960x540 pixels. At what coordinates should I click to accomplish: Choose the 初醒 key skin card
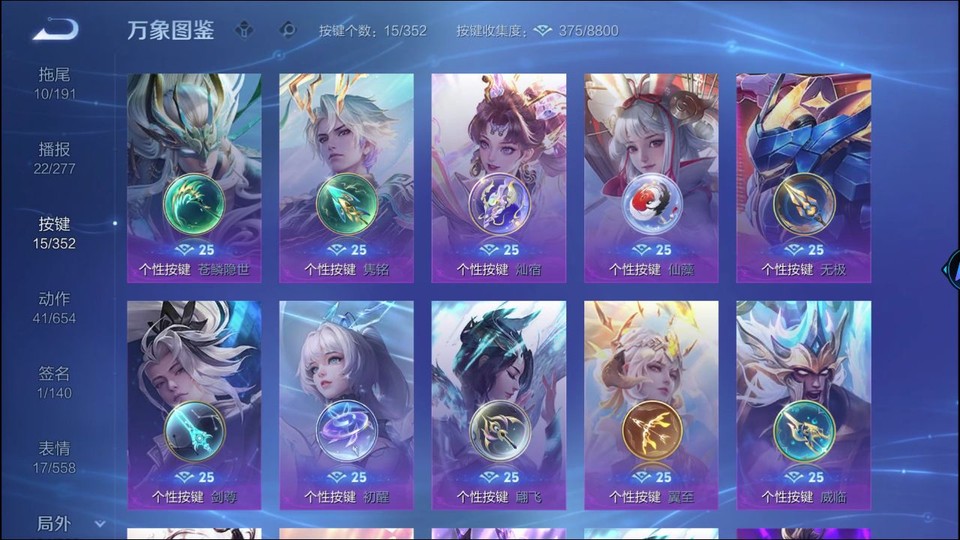click(x=346, y=405)
